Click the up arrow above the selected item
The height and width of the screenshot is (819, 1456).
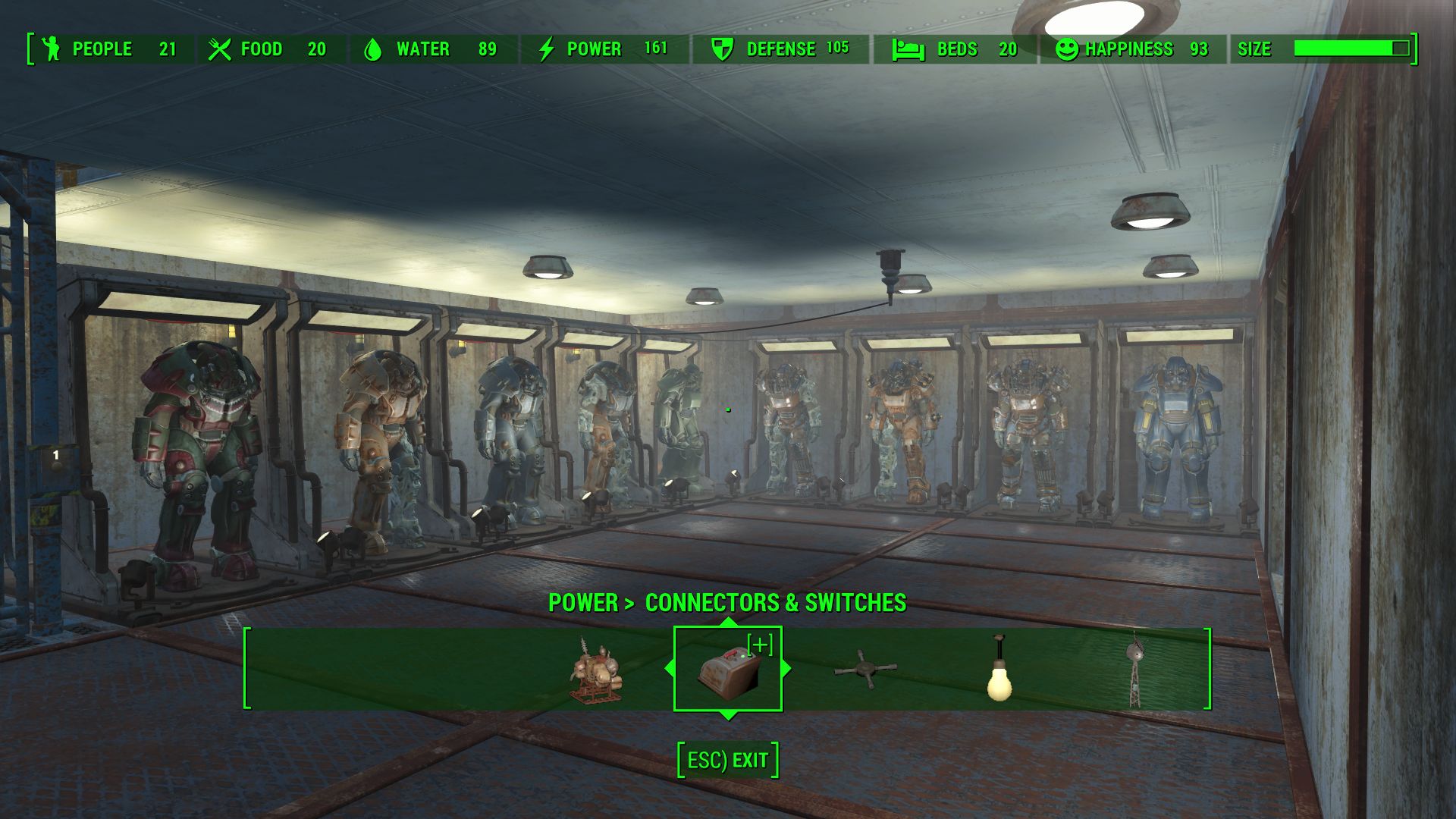pyautogui.click(x=728, y=623)
